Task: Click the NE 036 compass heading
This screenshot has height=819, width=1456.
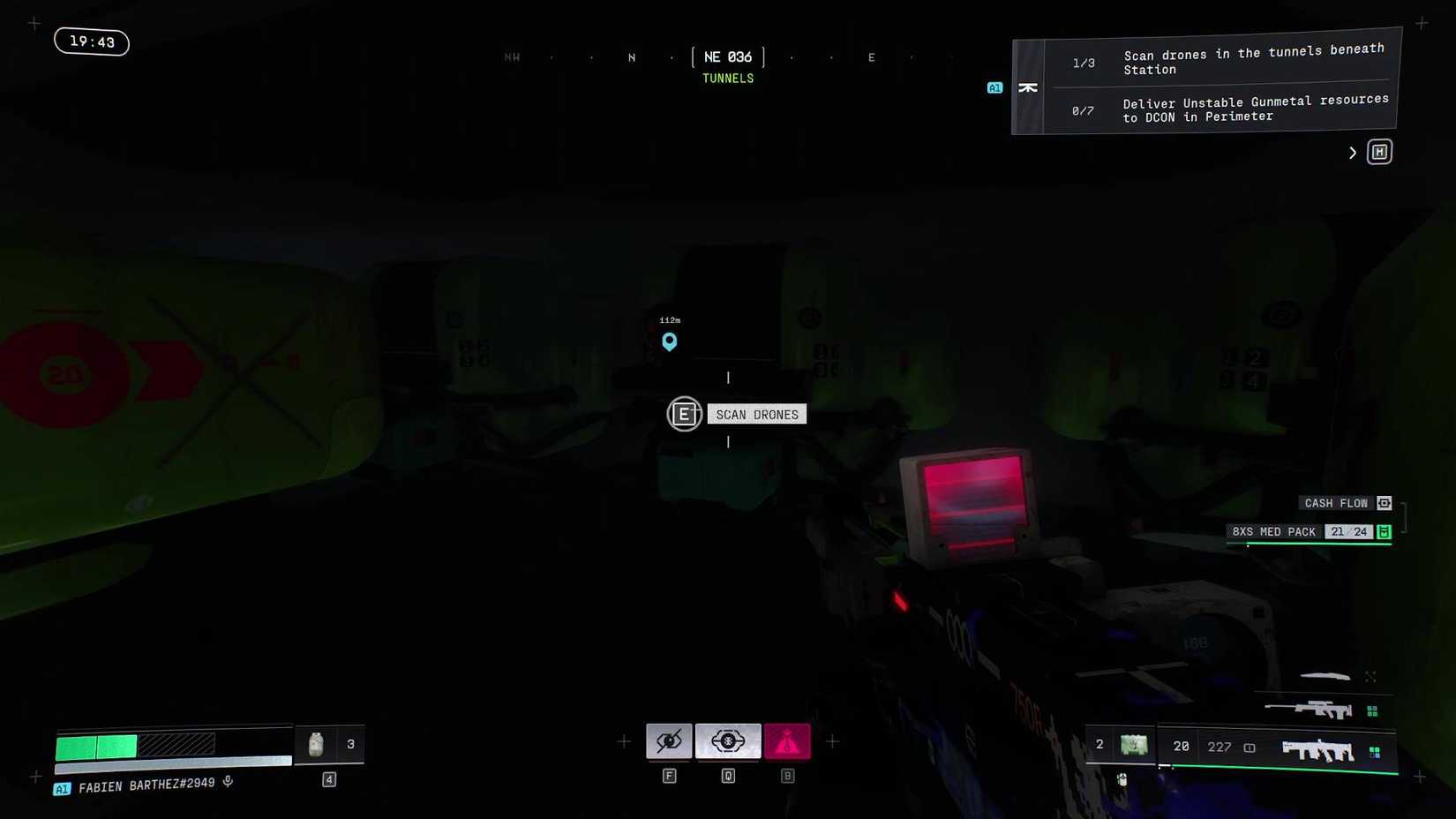Action: point(727,56)
